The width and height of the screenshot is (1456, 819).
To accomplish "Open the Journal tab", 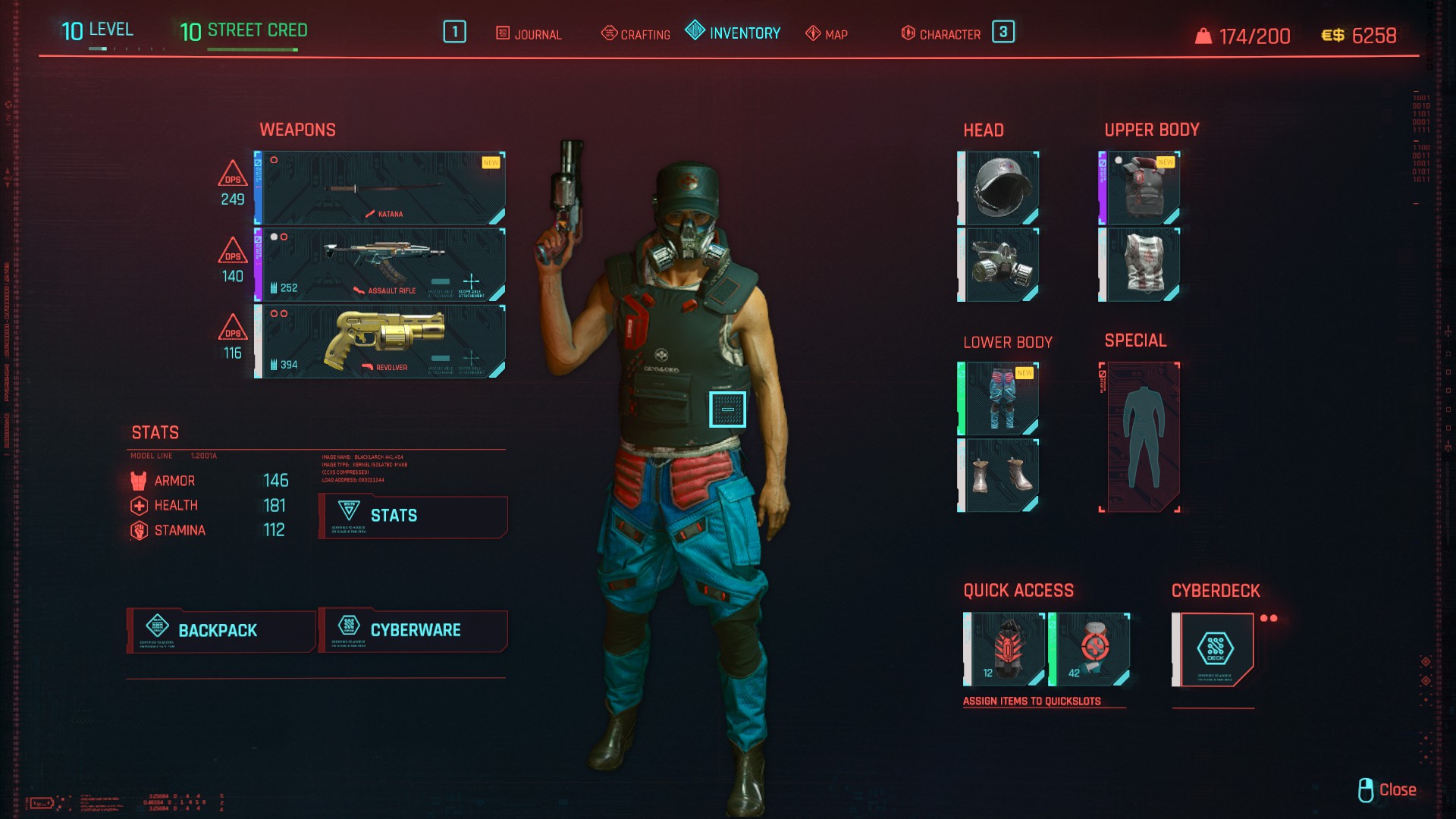I will [x=529, y=34].
